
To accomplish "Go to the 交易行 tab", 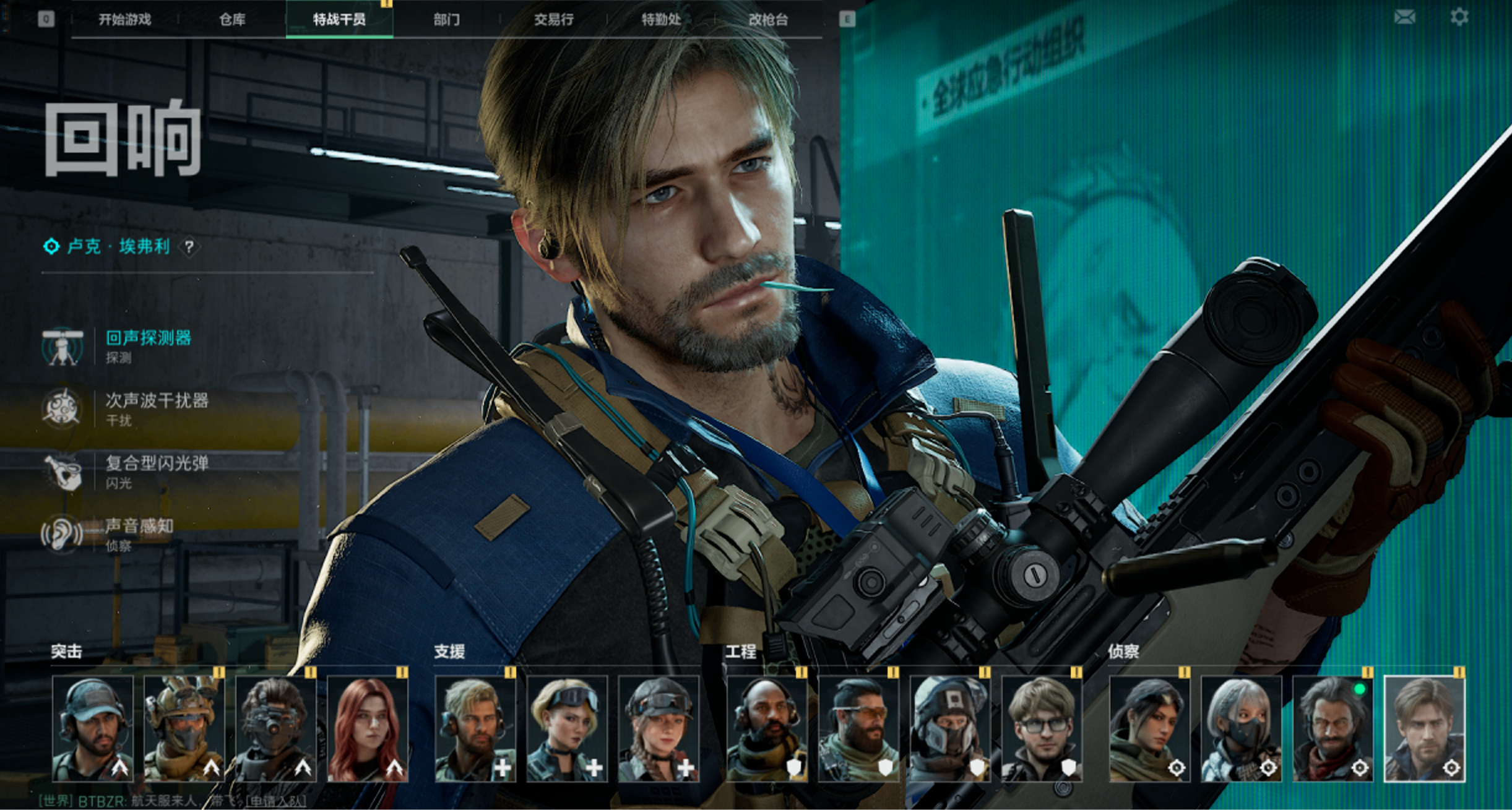I will pyautogui.click(x=553, y=20).
